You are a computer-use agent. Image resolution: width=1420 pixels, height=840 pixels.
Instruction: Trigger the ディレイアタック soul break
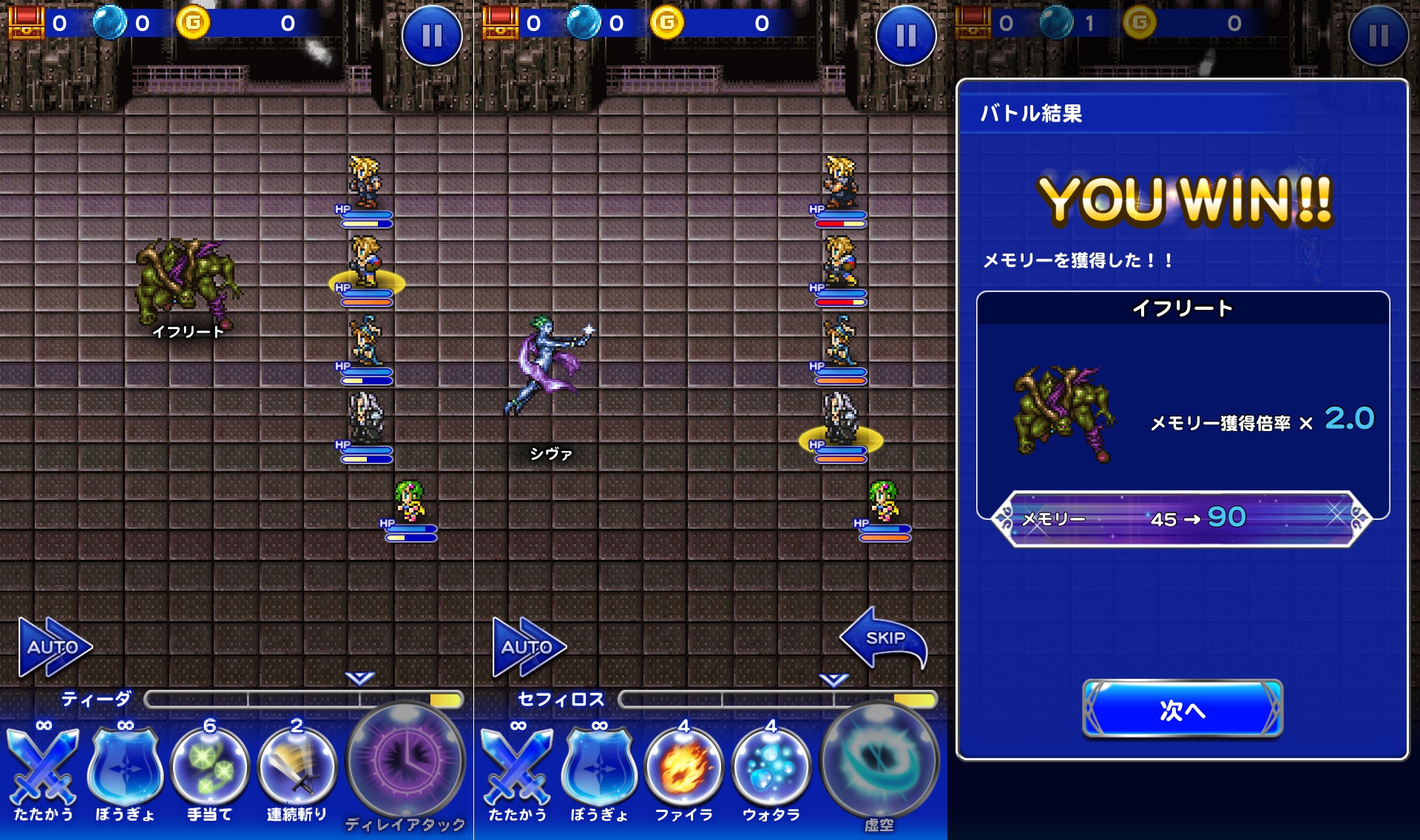point(405,762)
